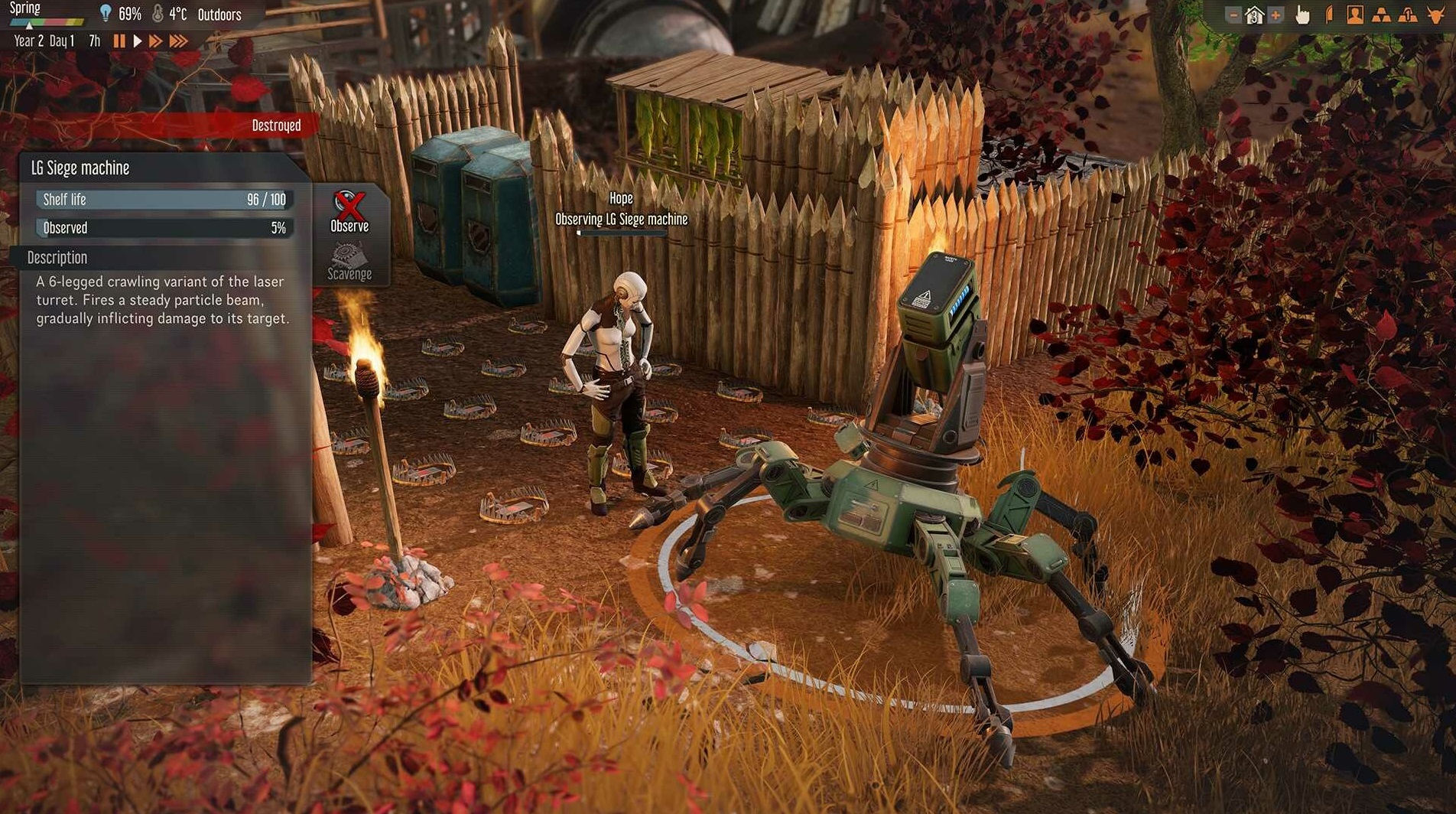Click the house level indicator showing 3
This screenshot has width=1456, height=814.
click(x=1255, y=14)
